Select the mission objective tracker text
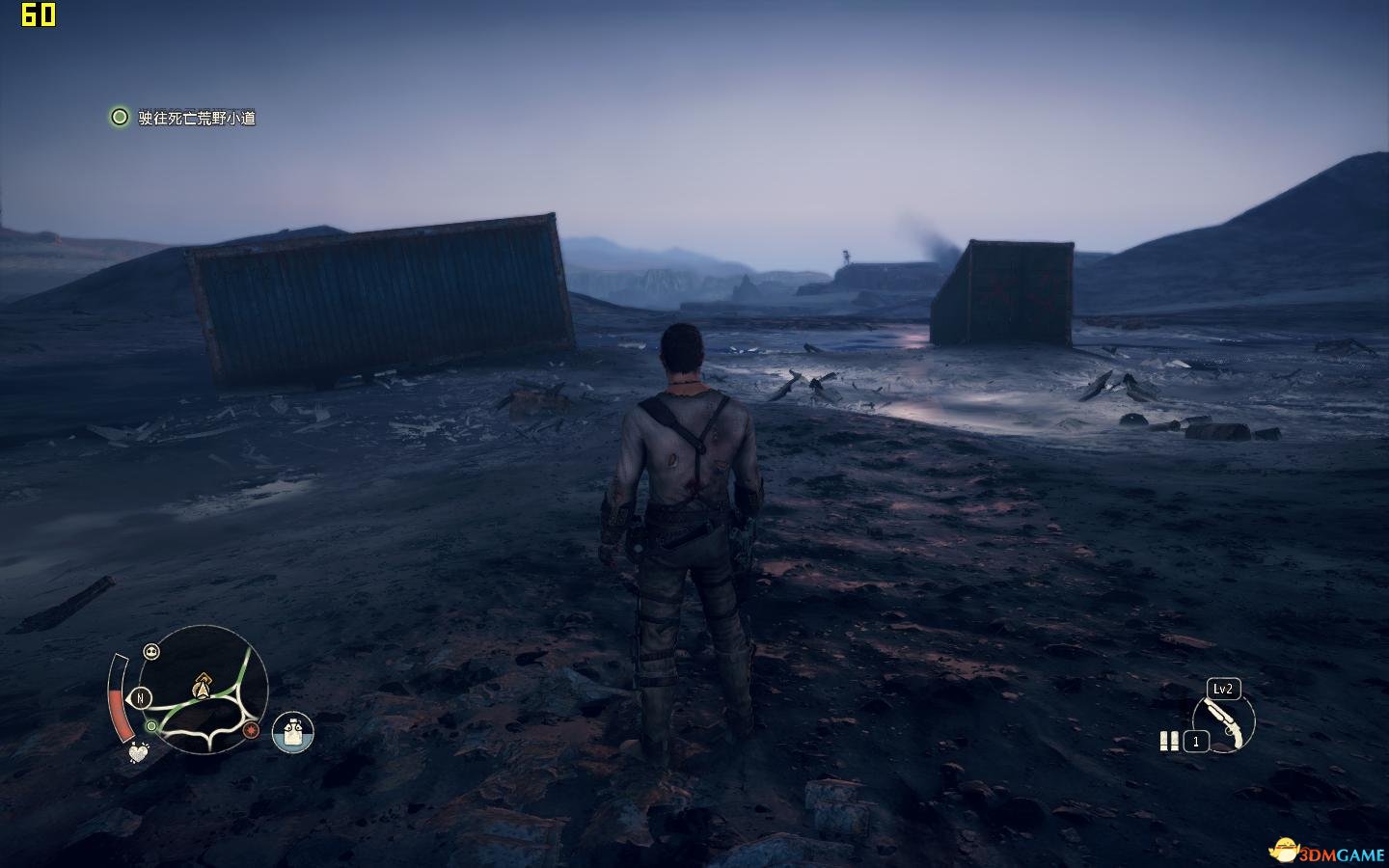 pyautogui.click(x=197, y=118)
